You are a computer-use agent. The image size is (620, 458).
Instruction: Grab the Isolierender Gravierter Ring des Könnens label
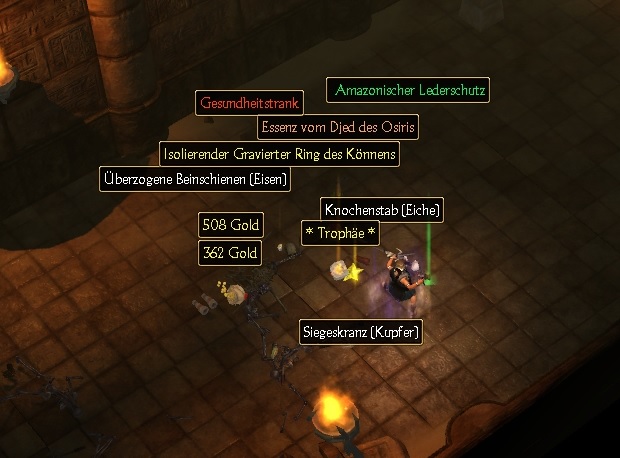tap(279, 154)
